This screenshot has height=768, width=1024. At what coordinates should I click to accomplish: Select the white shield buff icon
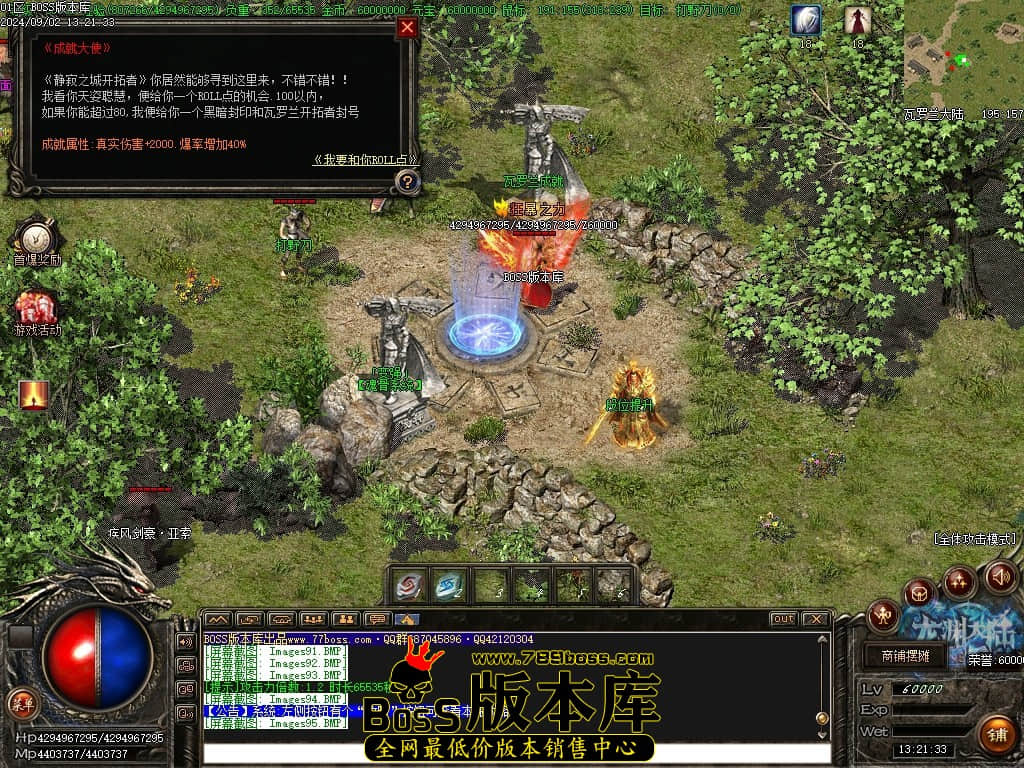click(x=806, y=19)
